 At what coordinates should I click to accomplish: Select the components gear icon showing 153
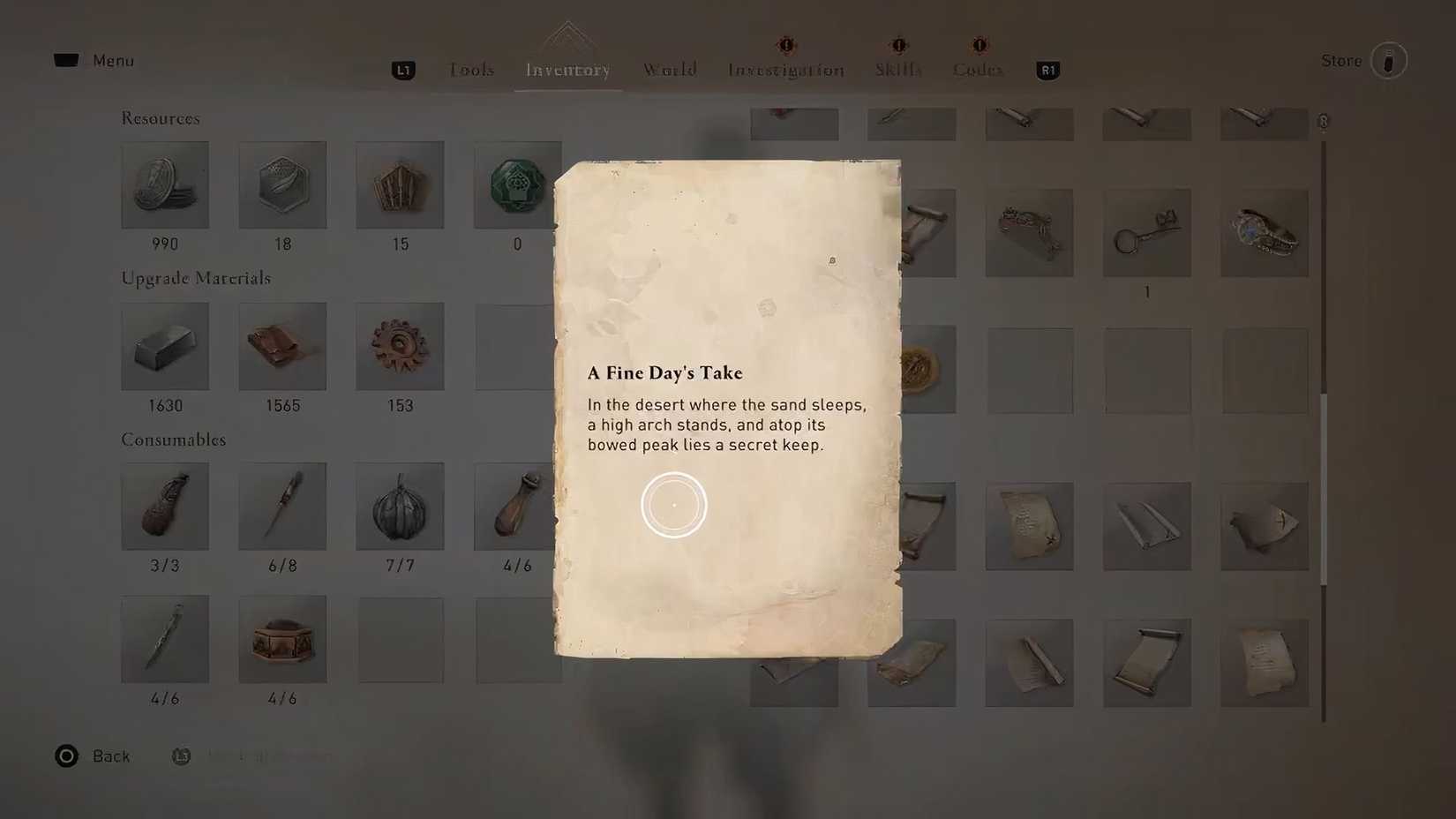400,346
